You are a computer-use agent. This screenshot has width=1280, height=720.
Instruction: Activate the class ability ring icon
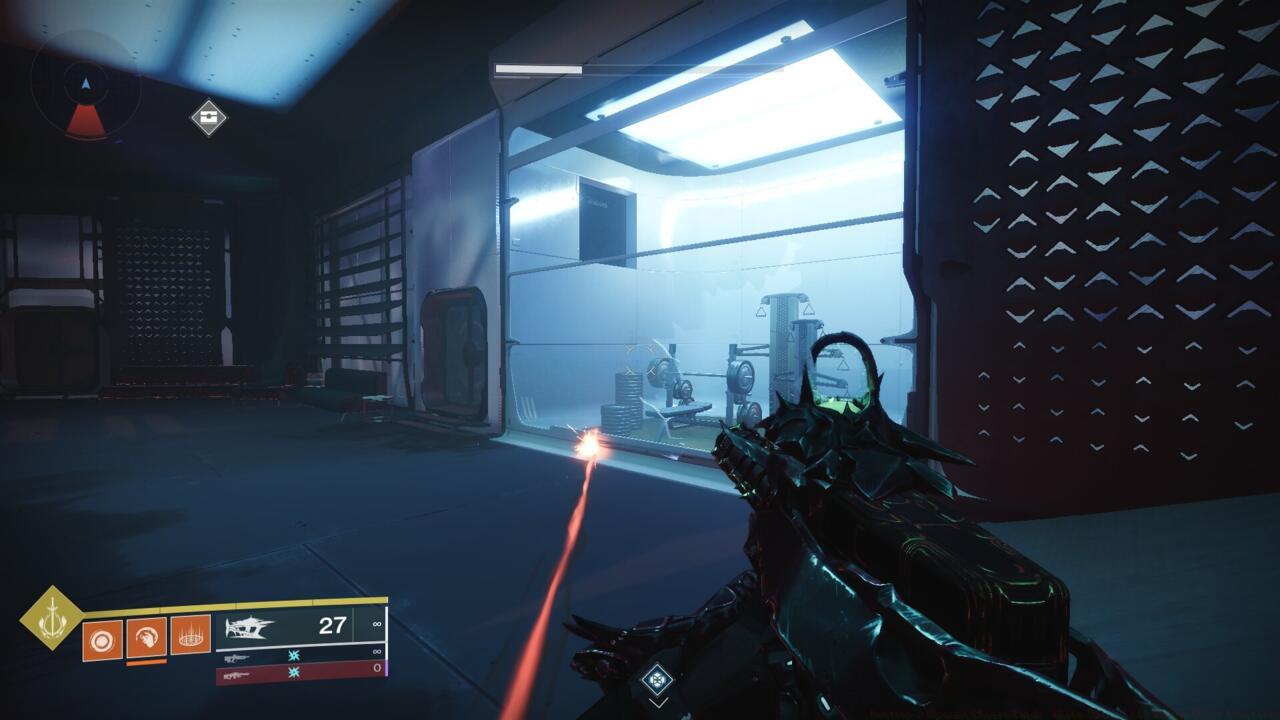tap(190, 635)
